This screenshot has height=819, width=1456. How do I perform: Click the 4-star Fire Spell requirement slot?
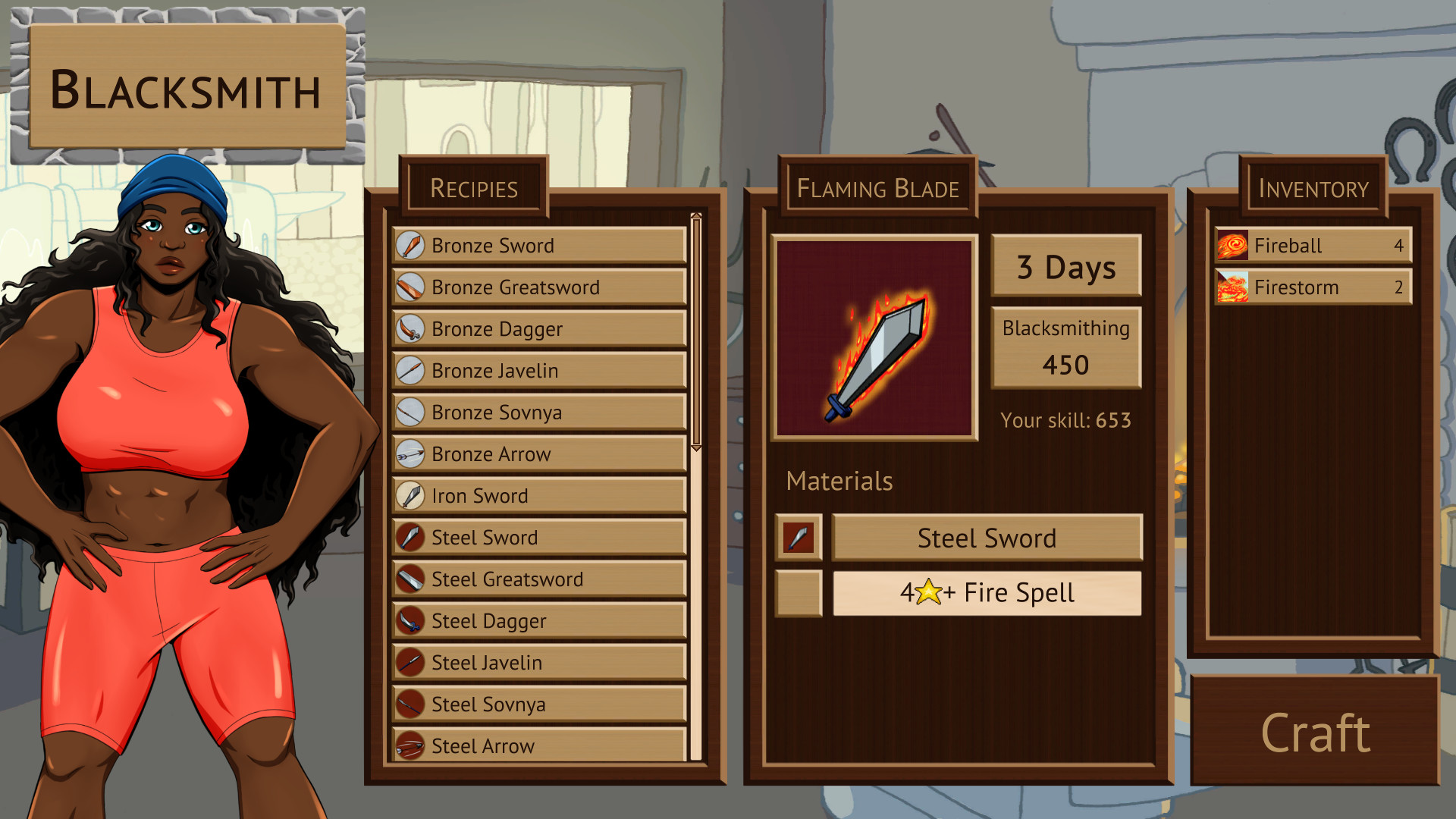(986, 592)
